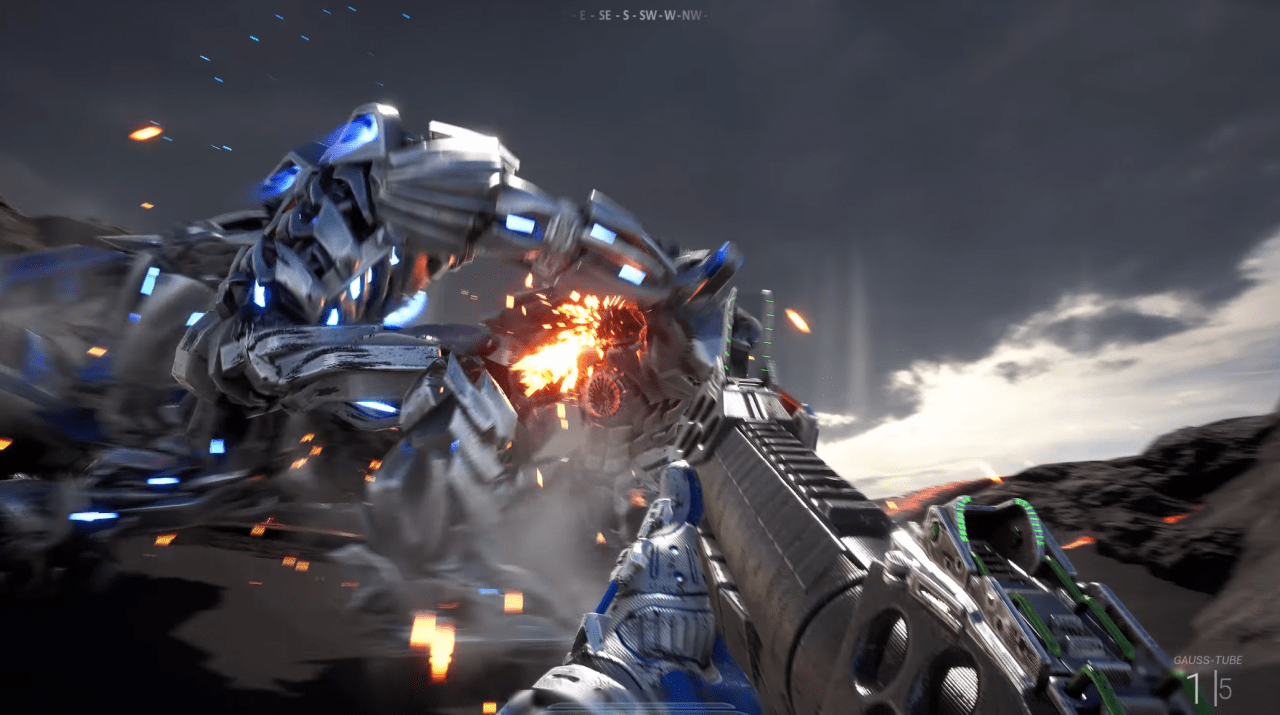Screen dimensions: 1280x715
Task: Click the compass heading strip
Action: pos(640,16)
